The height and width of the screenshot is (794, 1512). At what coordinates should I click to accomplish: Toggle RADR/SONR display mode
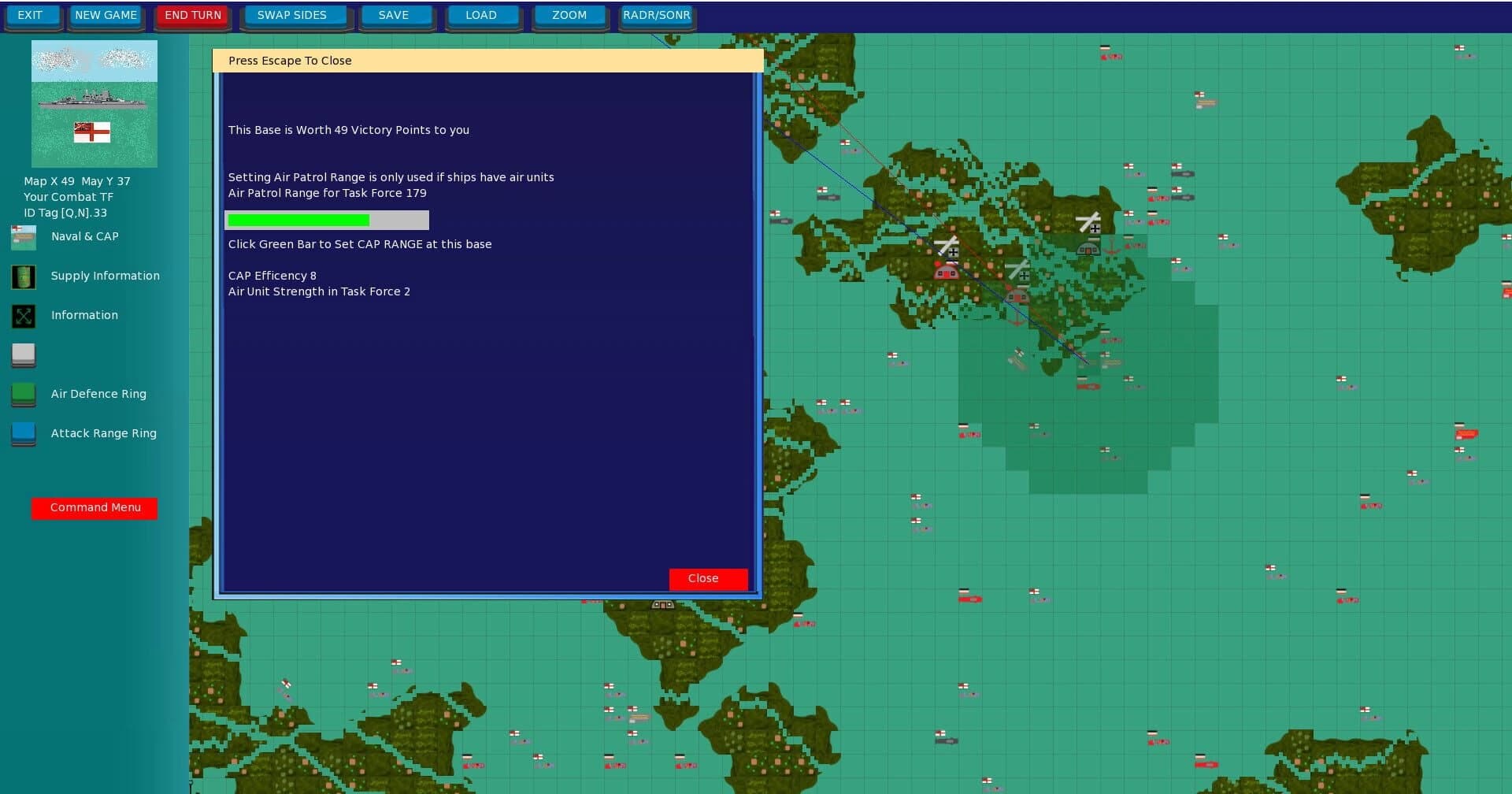click(x=656, y=14)
